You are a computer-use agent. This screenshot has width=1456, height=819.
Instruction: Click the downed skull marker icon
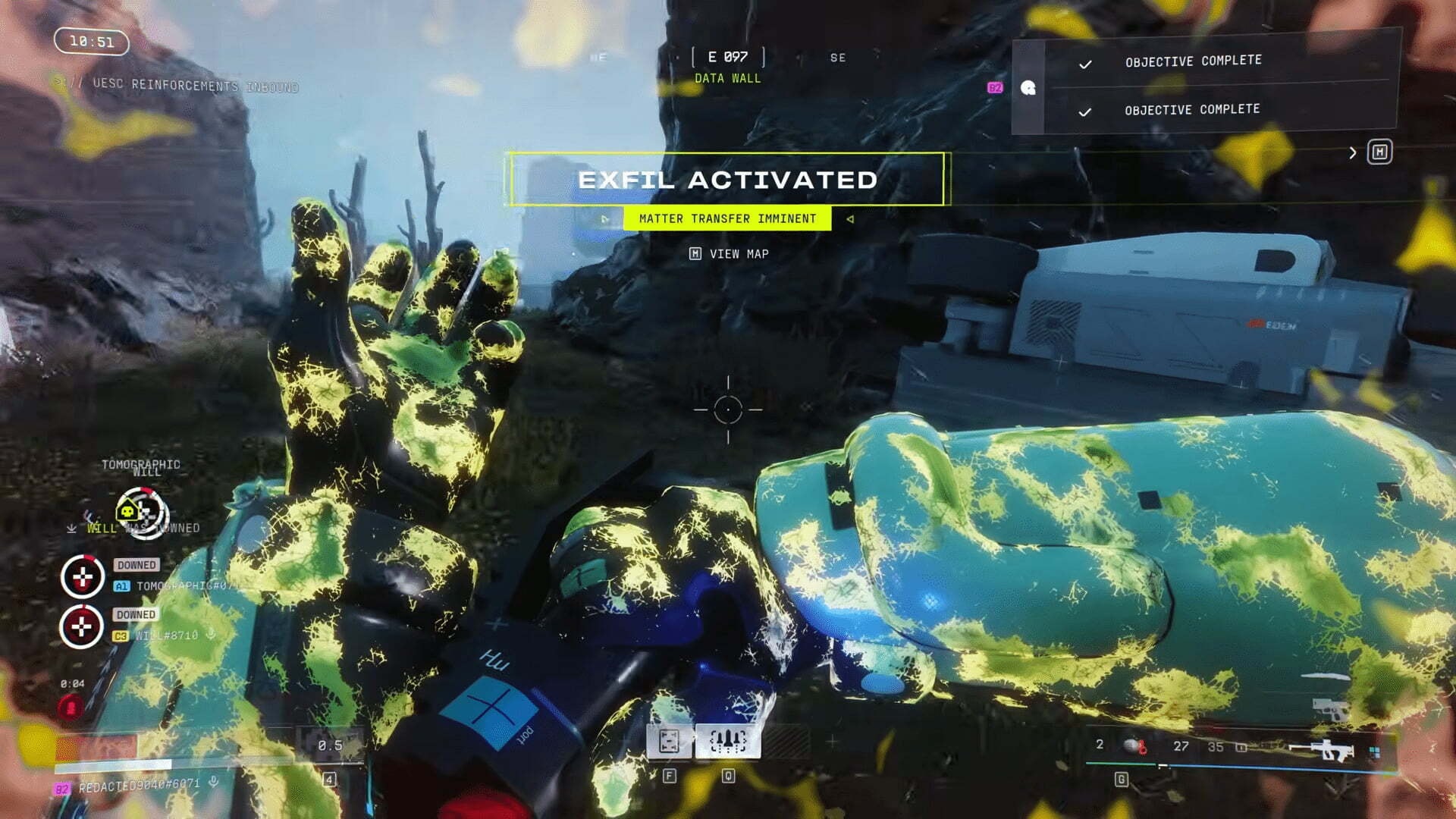[x=142, y=513]
